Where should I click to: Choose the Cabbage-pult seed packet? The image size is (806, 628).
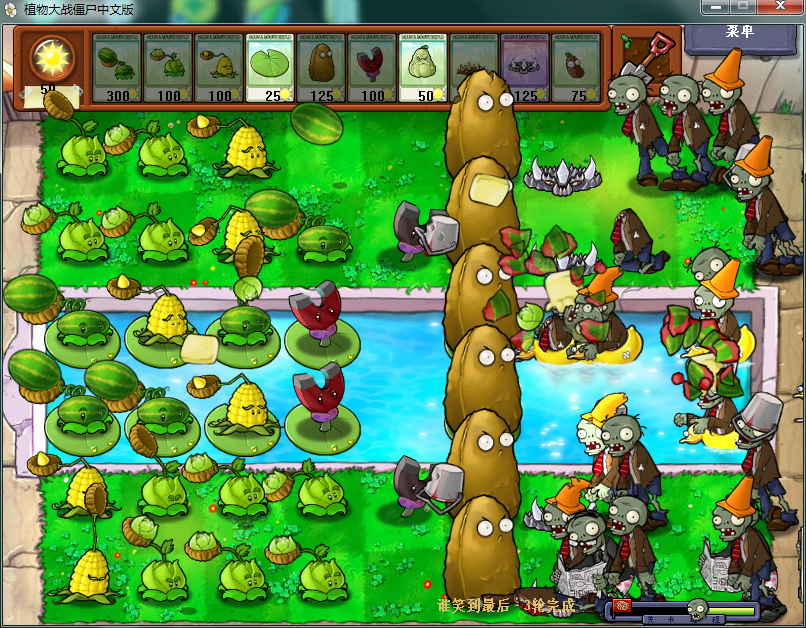point(168,68)
